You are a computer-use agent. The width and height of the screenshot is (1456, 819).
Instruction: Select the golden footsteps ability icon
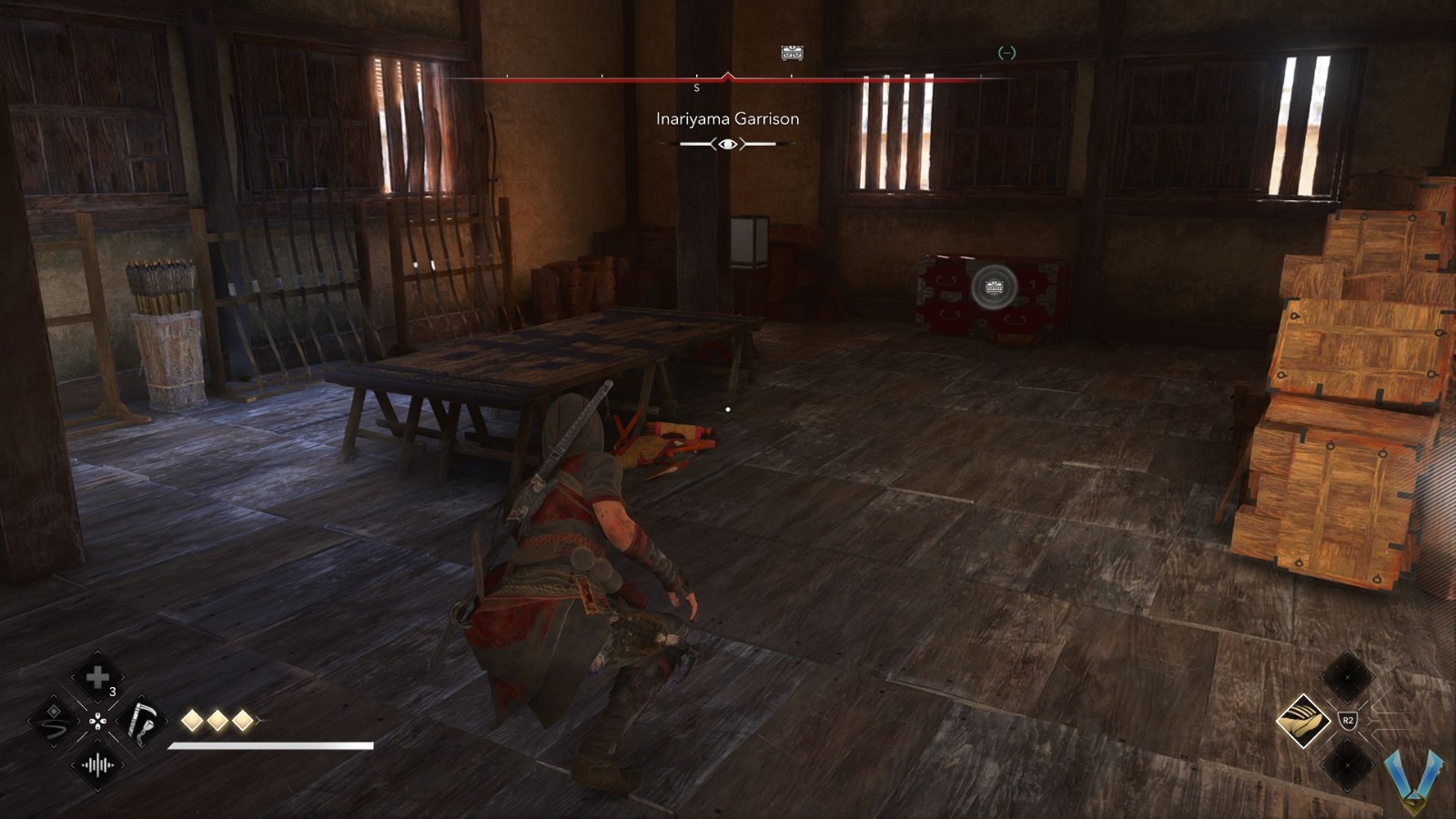[x=1304, y=721]
